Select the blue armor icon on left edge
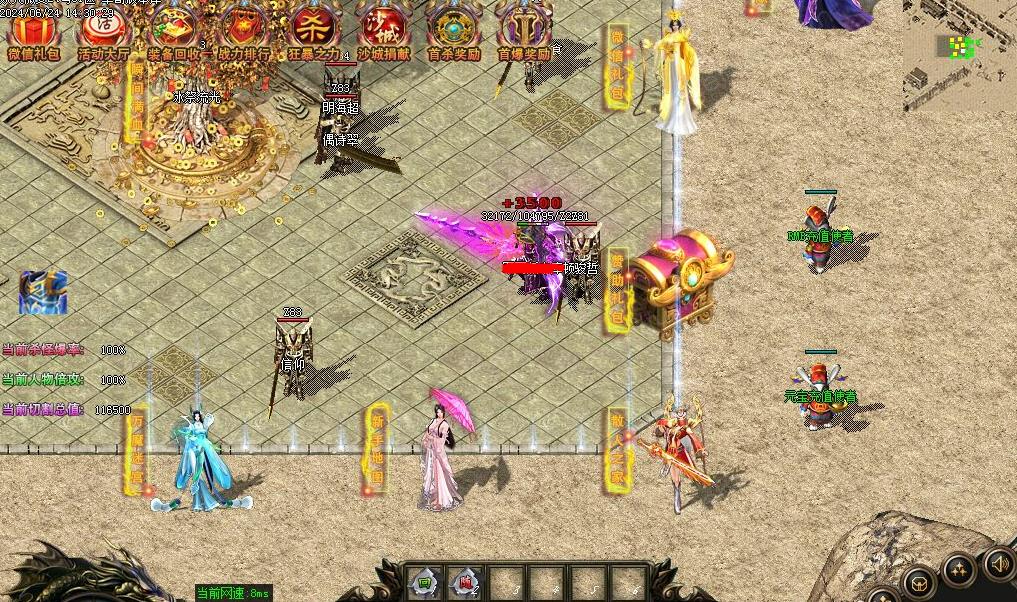This screenshot has height=602, width=1017. [43, 291]
